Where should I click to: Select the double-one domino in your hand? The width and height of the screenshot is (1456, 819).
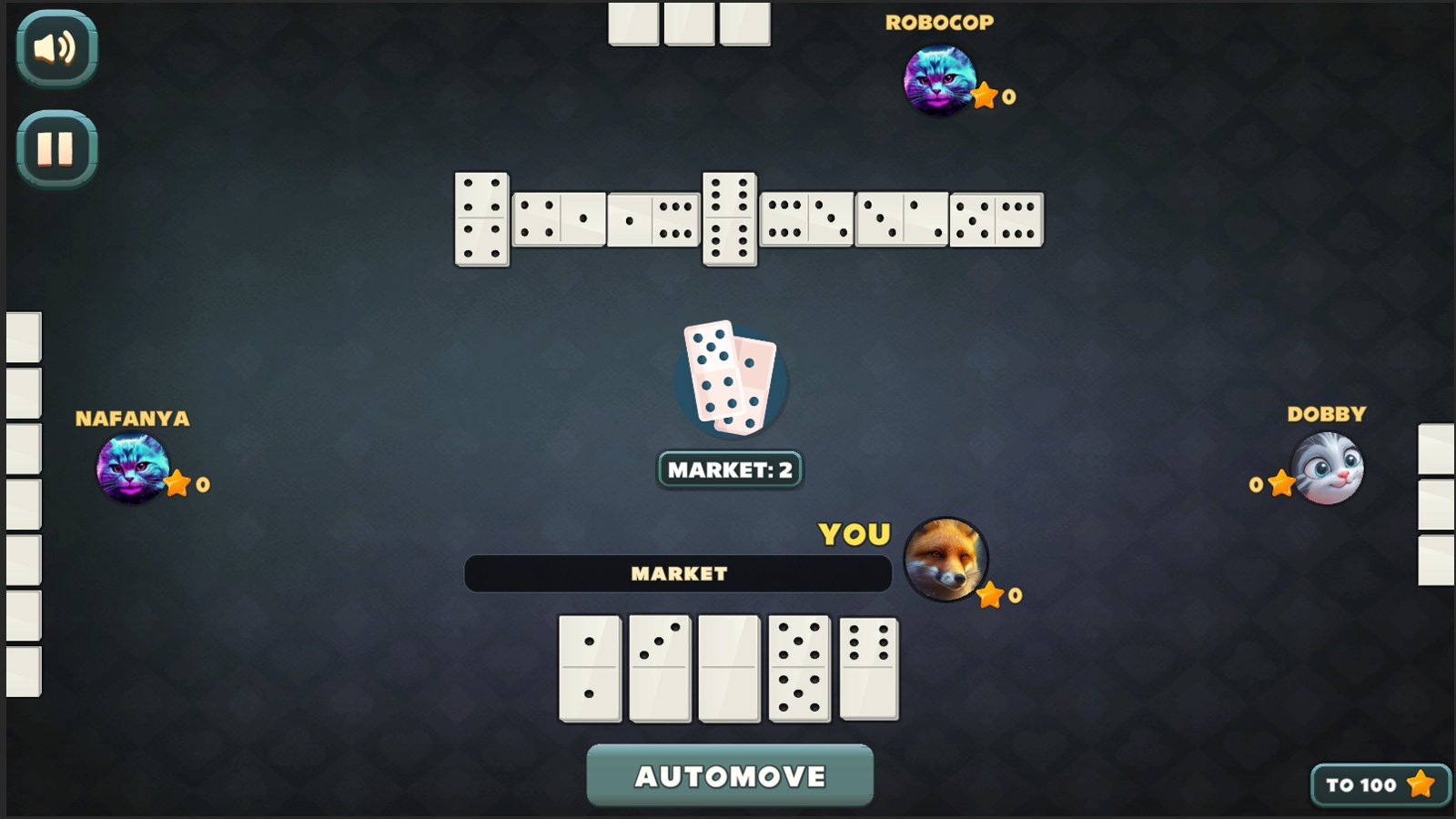coord(590,669)
